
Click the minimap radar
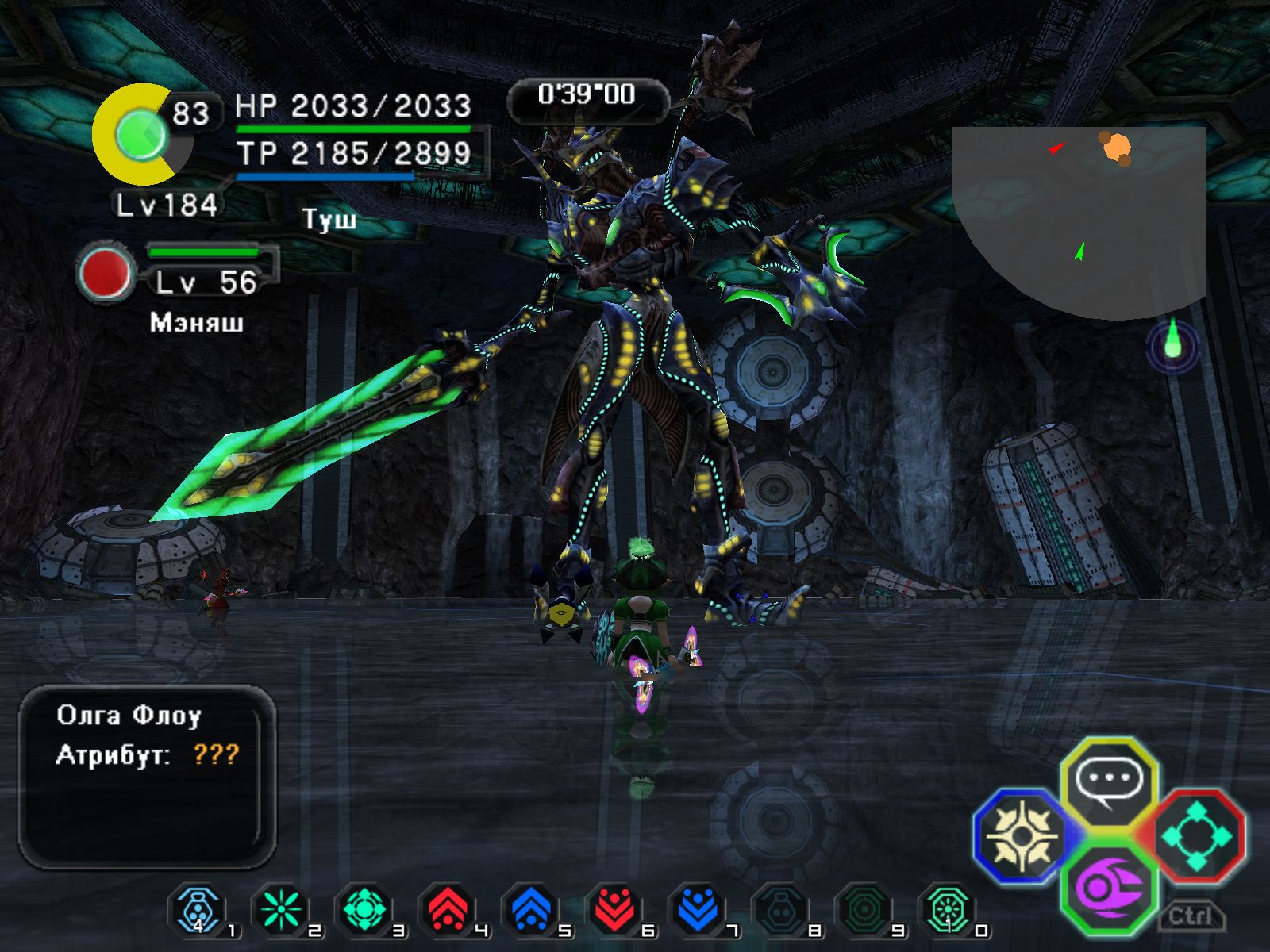coord(1079,214)
